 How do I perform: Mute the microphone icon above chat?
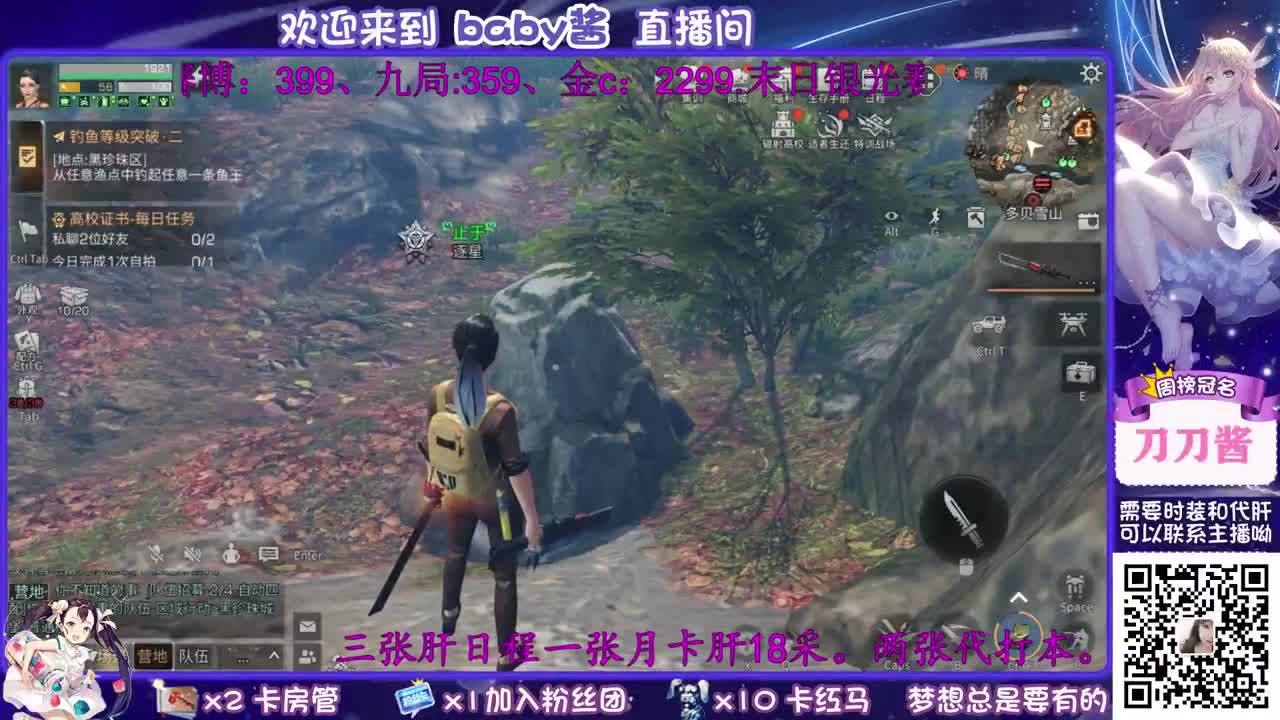pos(155,552)
